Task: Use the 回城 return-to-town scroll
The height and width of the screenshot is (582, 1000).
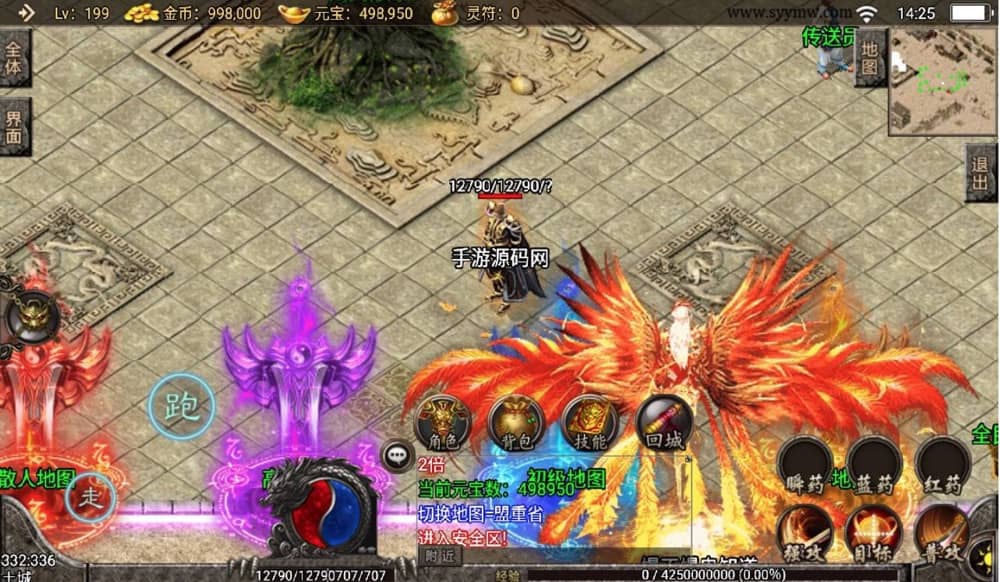Action: tap(664, 424)
